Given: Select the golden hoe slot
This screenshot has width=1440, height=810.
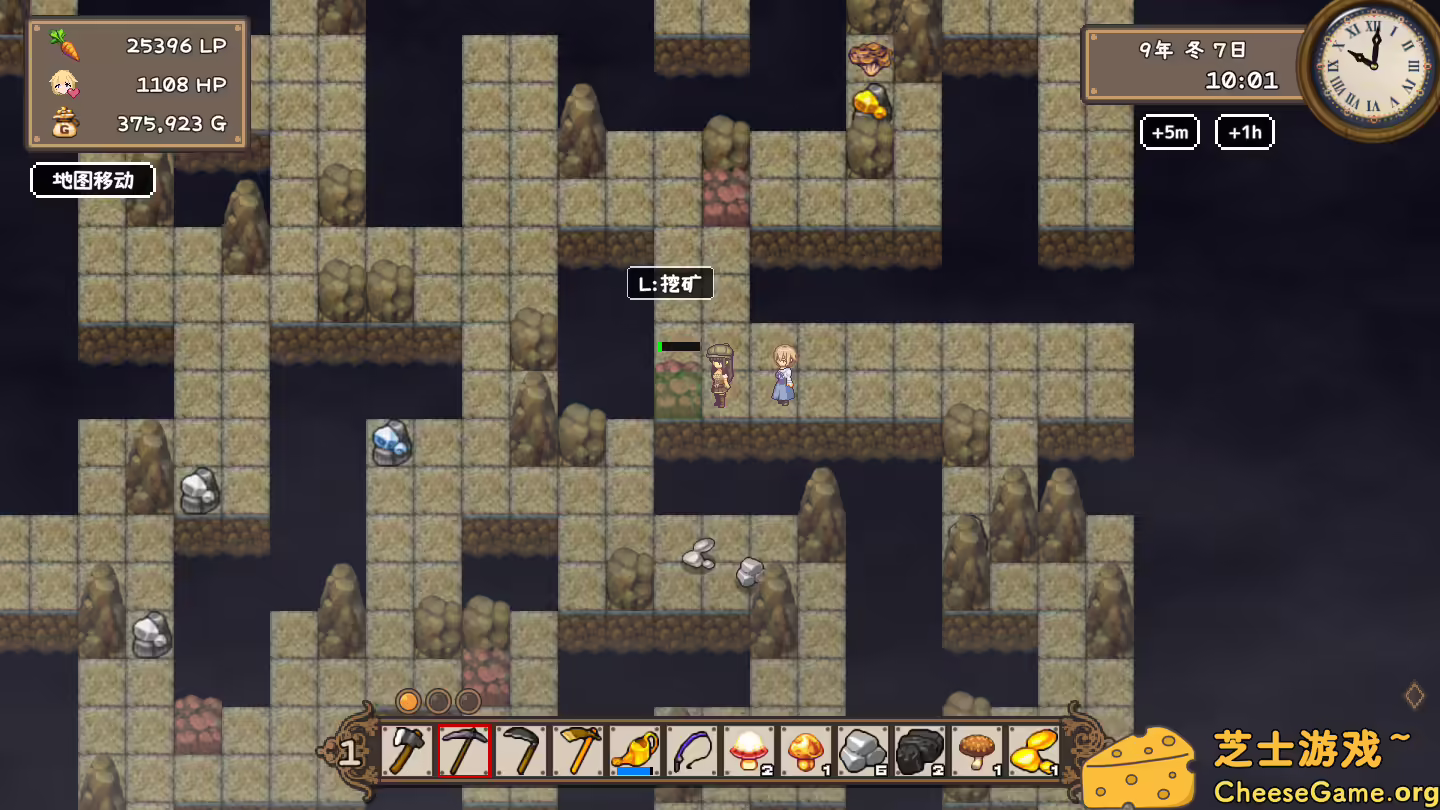Looking at the screenshot, I should (x=578, y=750).
